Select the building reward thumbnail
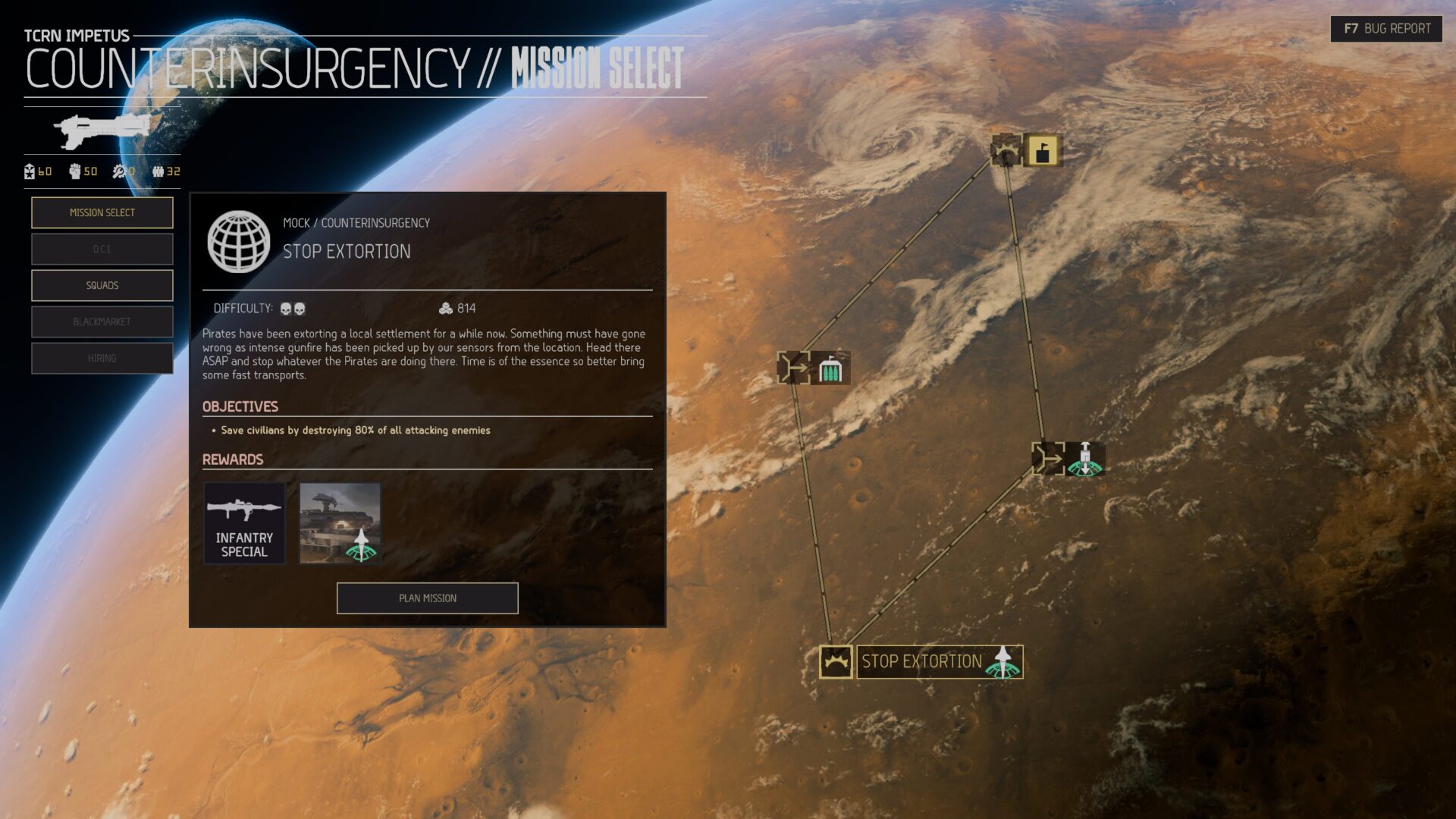The image size is (1456, 819). [340, 523]
